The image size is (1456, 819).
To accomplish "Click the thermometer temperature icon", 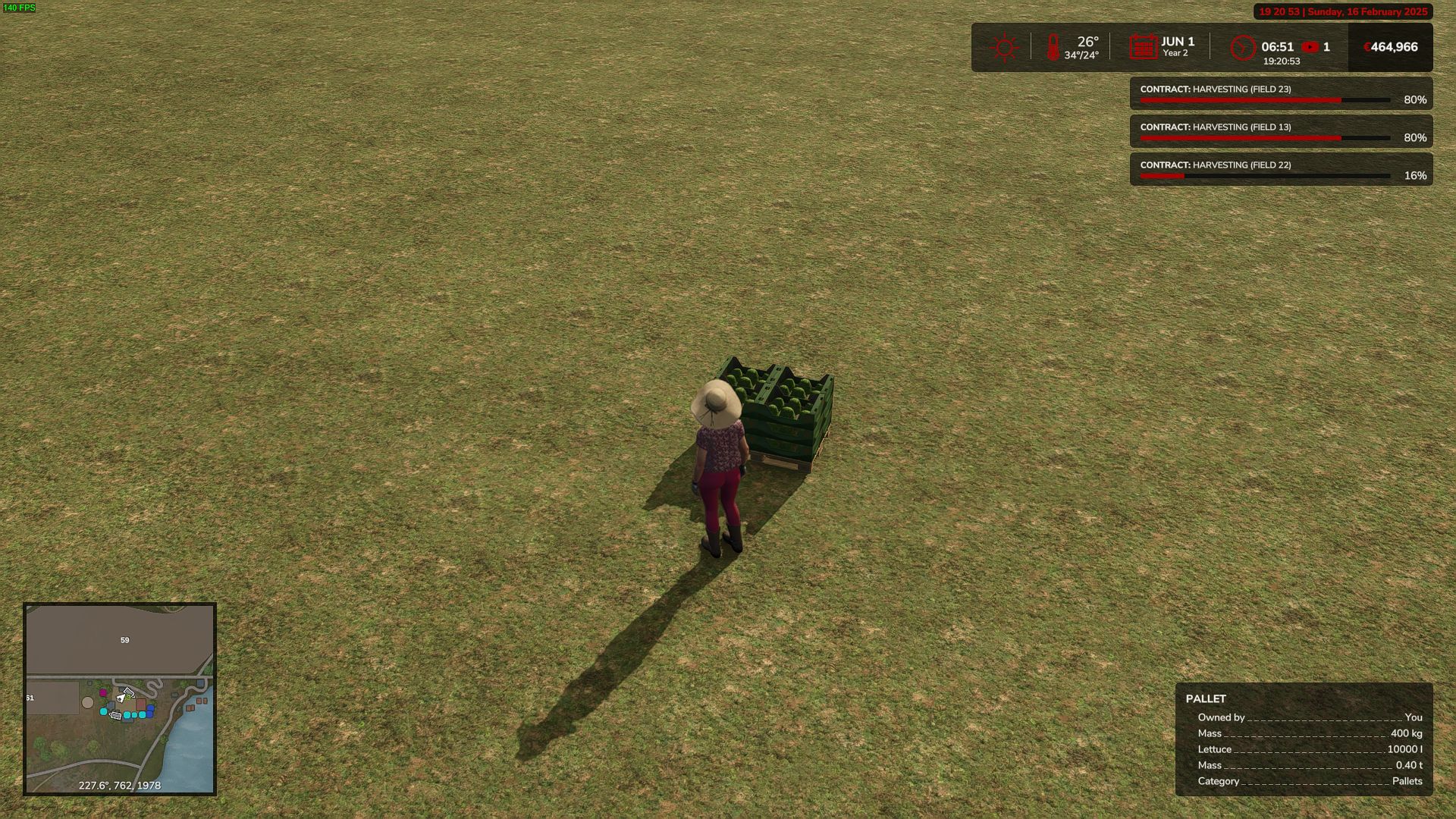I will tap(1053, 48).
